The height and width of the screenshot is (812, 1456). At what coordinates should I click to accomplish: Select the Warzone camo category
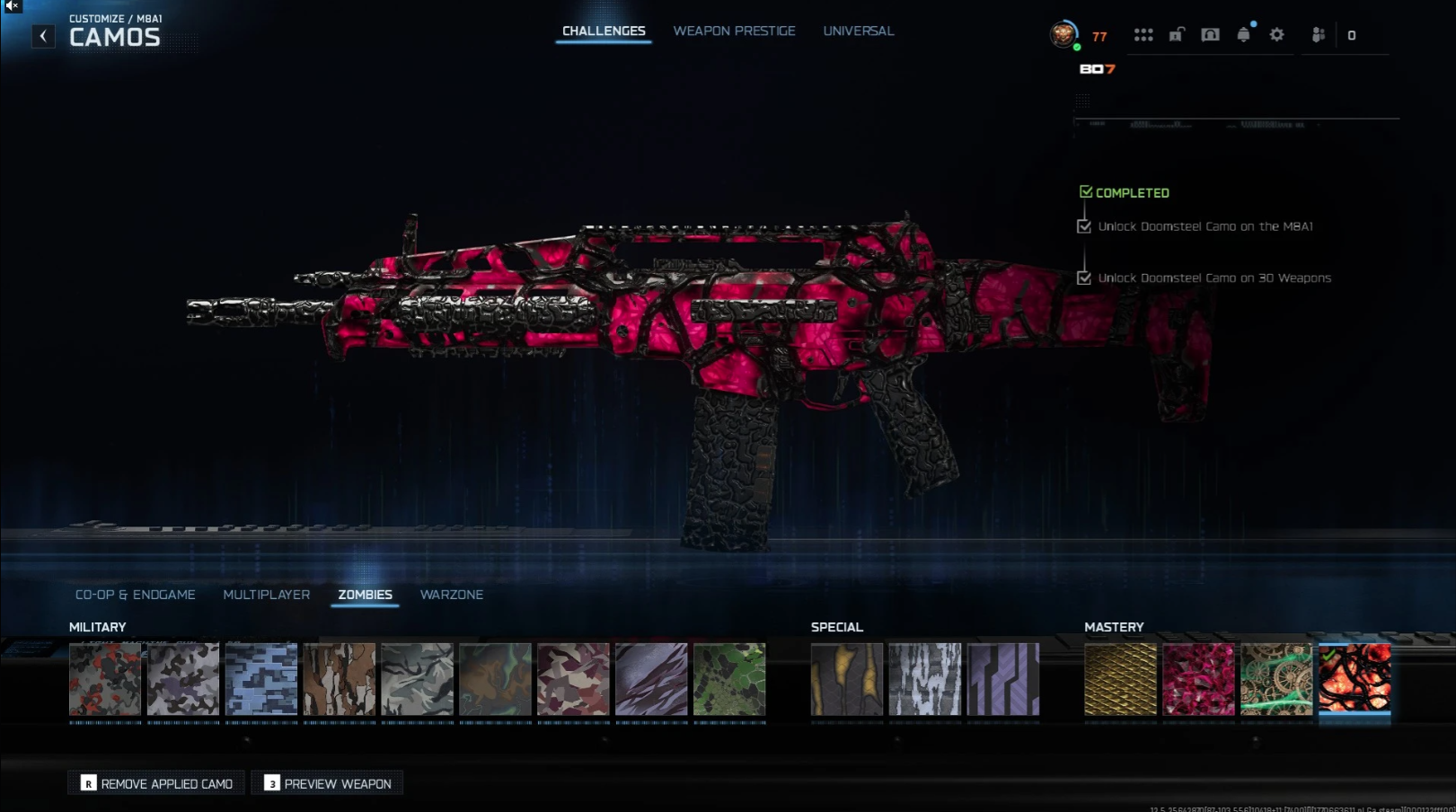coord(451,595)
